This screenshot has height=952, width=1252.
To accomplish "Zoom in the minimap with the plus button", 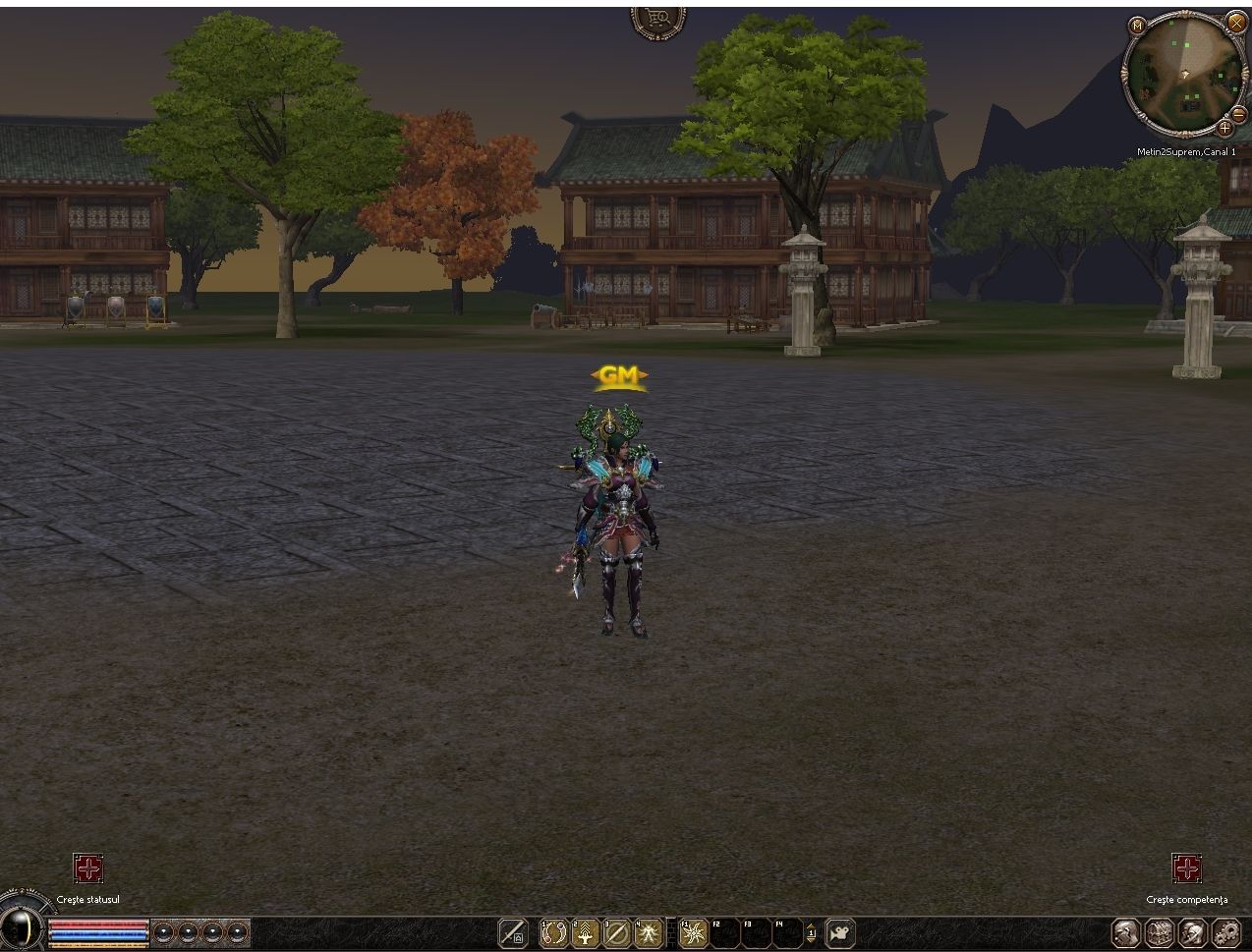I will coord(1225,127).
